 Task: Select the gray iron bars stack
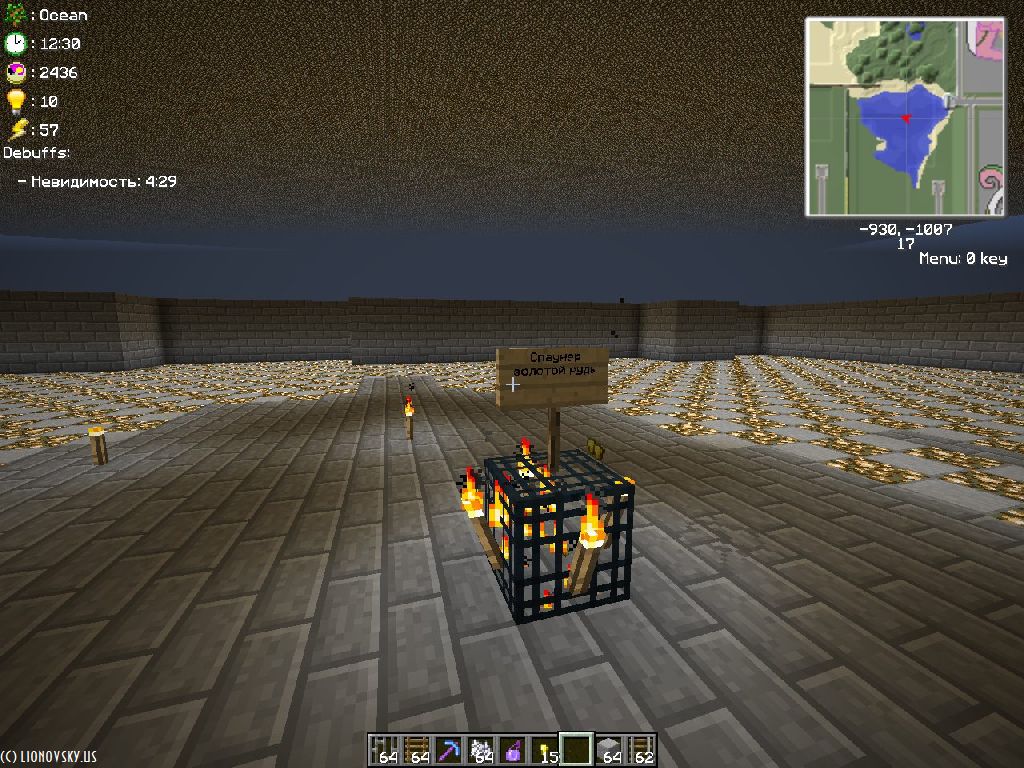[384, 750]
